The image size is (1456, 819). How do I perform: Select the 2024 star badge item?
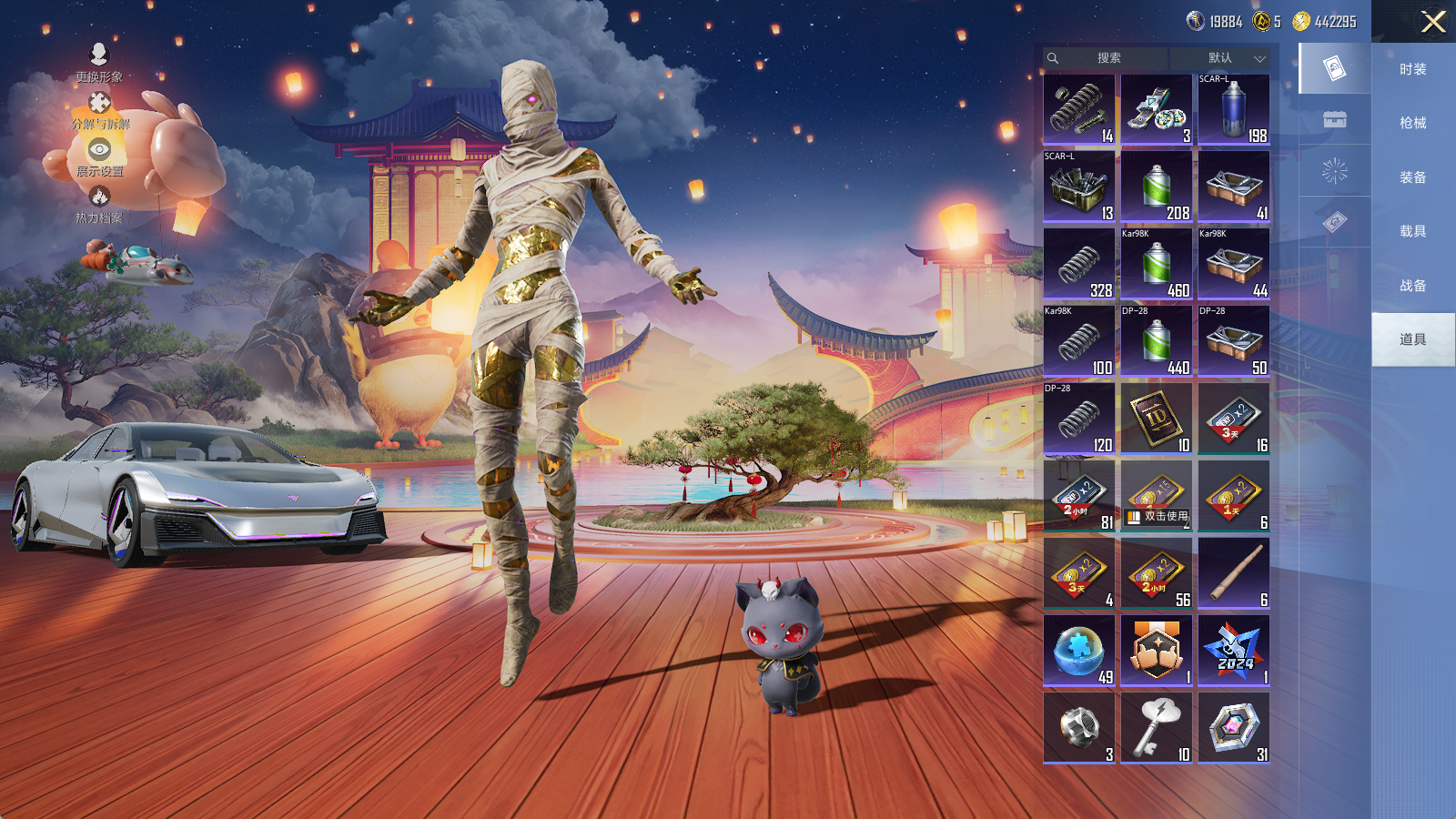(x=1233, y=651)
